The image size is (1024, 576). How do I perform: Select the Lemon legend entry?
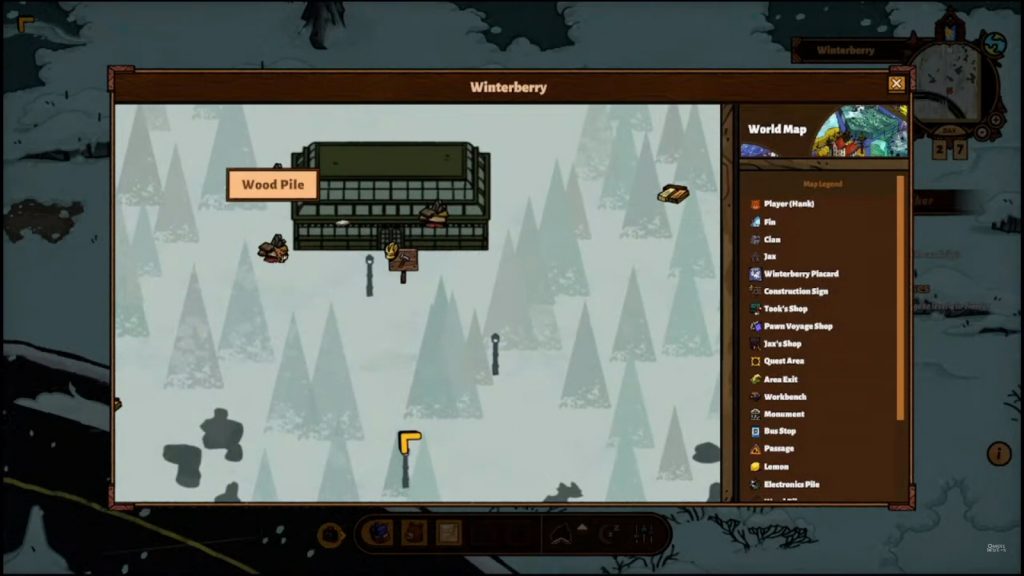coord(776,467)
